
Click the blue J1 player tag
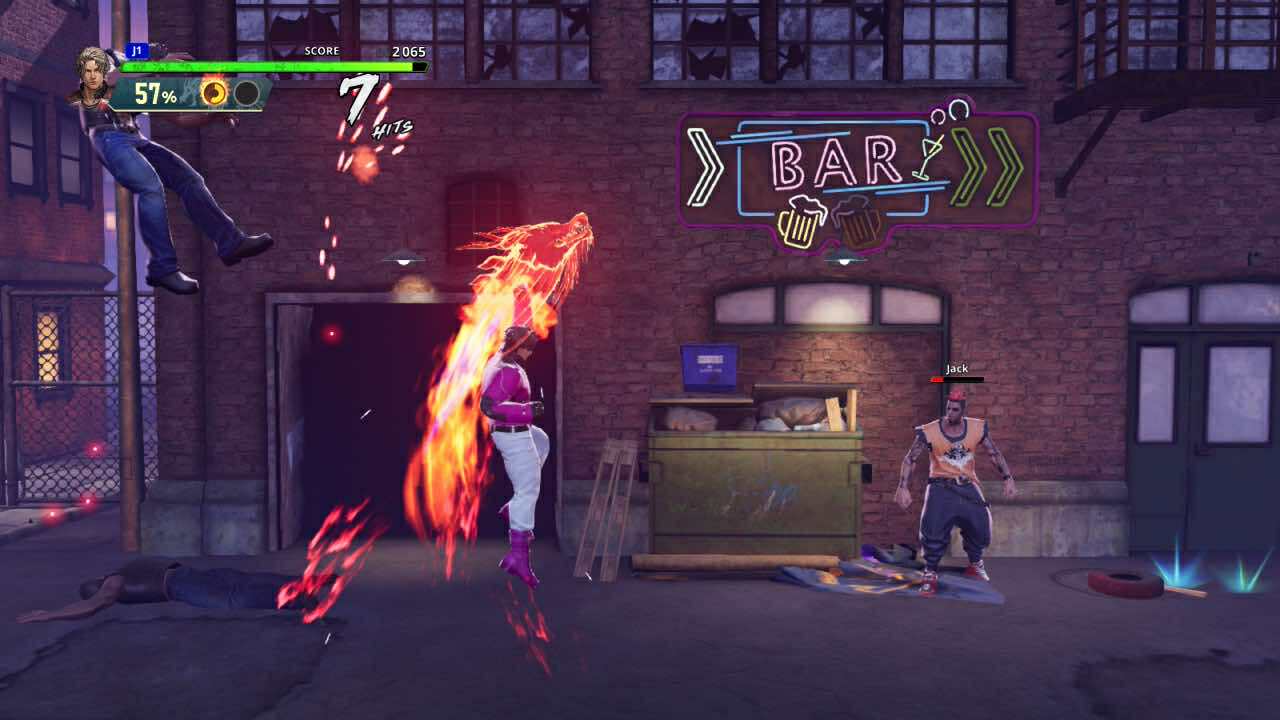[137, 51]
